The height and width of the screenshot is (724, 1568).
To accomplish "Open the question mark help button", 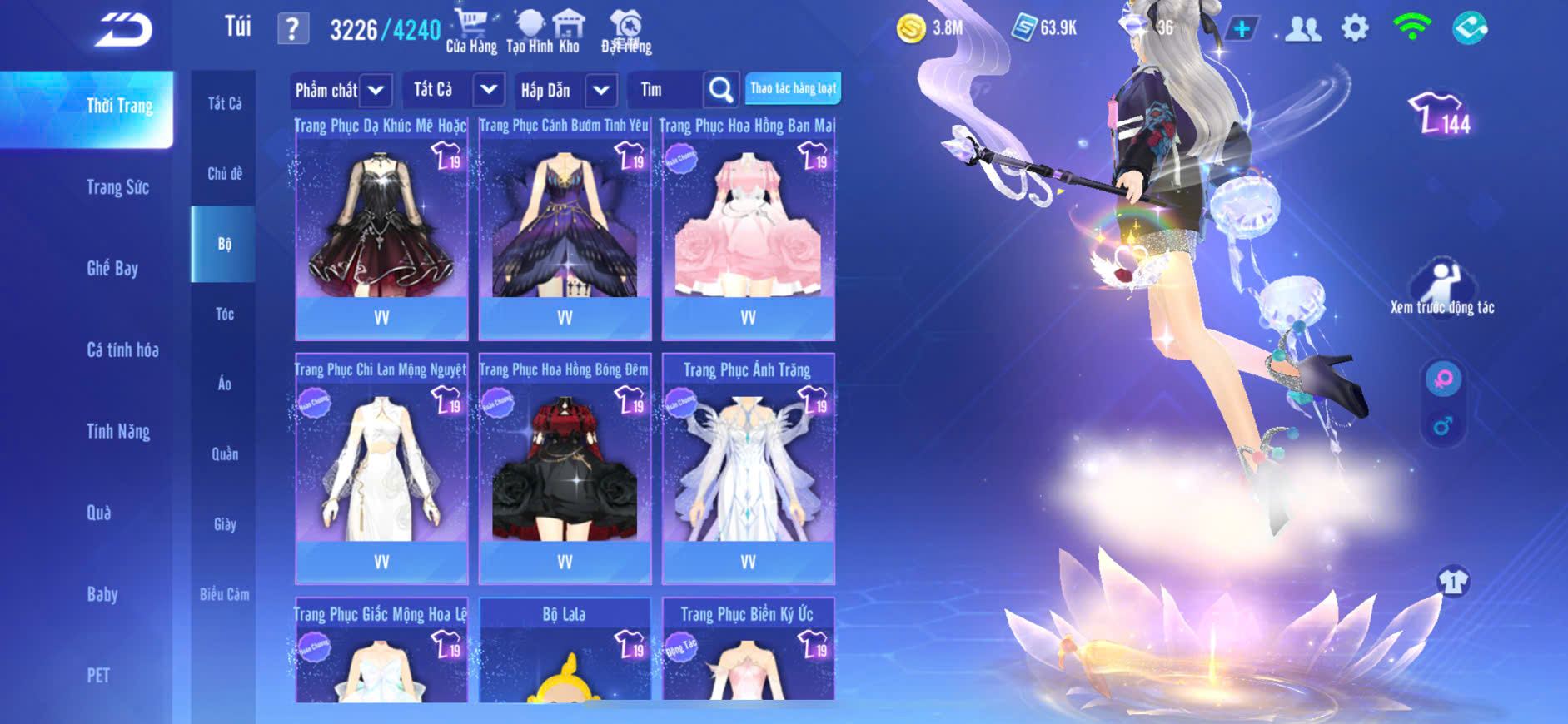I will 292,30.
